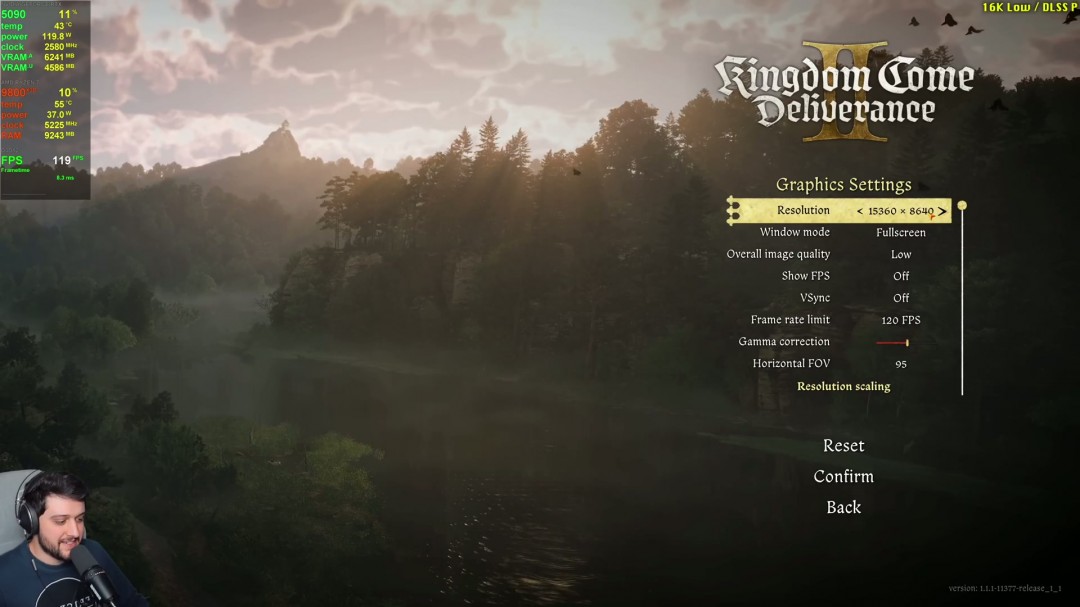
Task: Click the left arrow beside 15360 × 8640
Action: (x=860, y=211)
